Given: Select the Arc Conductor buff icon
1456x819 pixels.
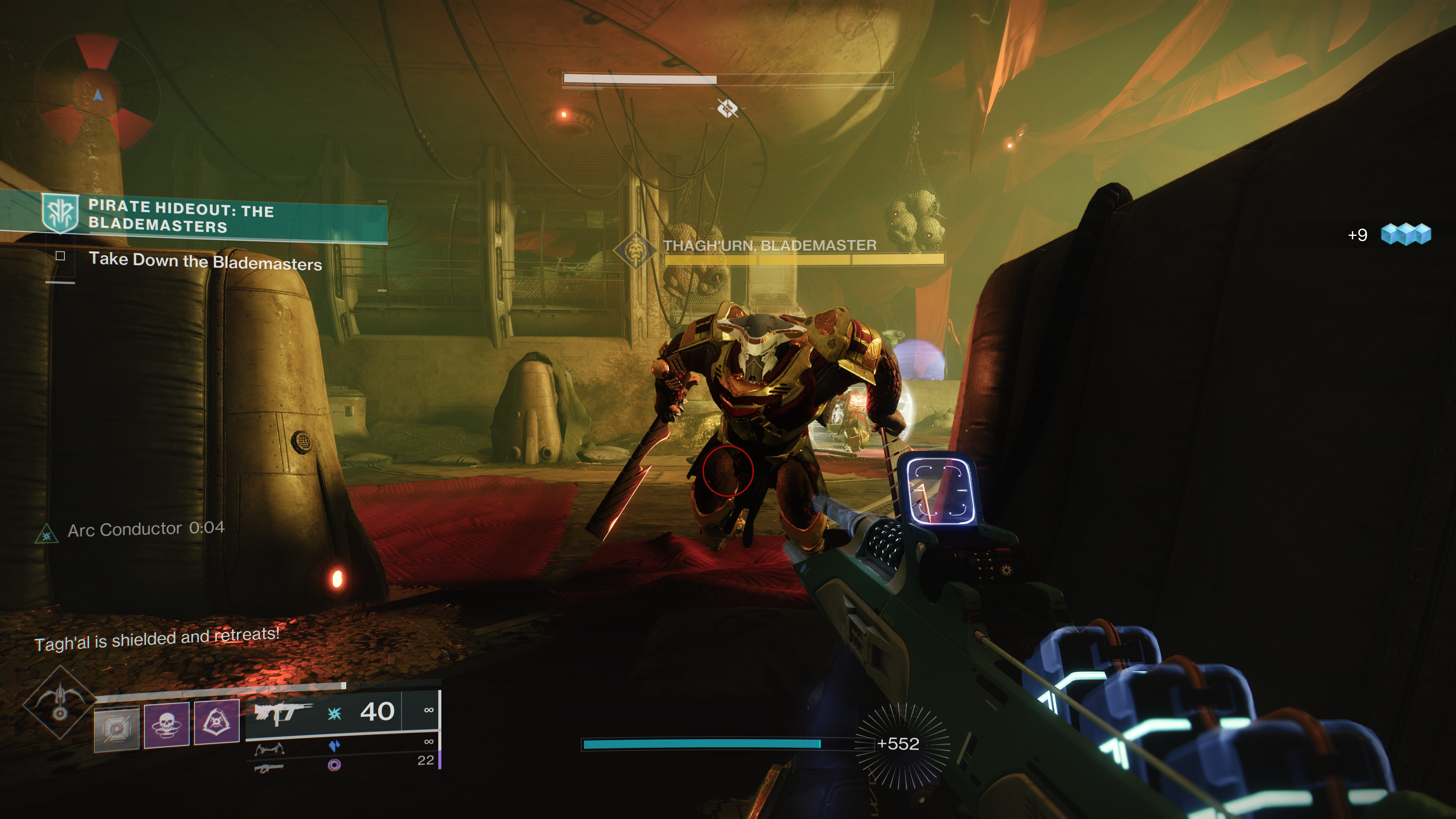Looking at the screenshot, I should pos(47,533).
